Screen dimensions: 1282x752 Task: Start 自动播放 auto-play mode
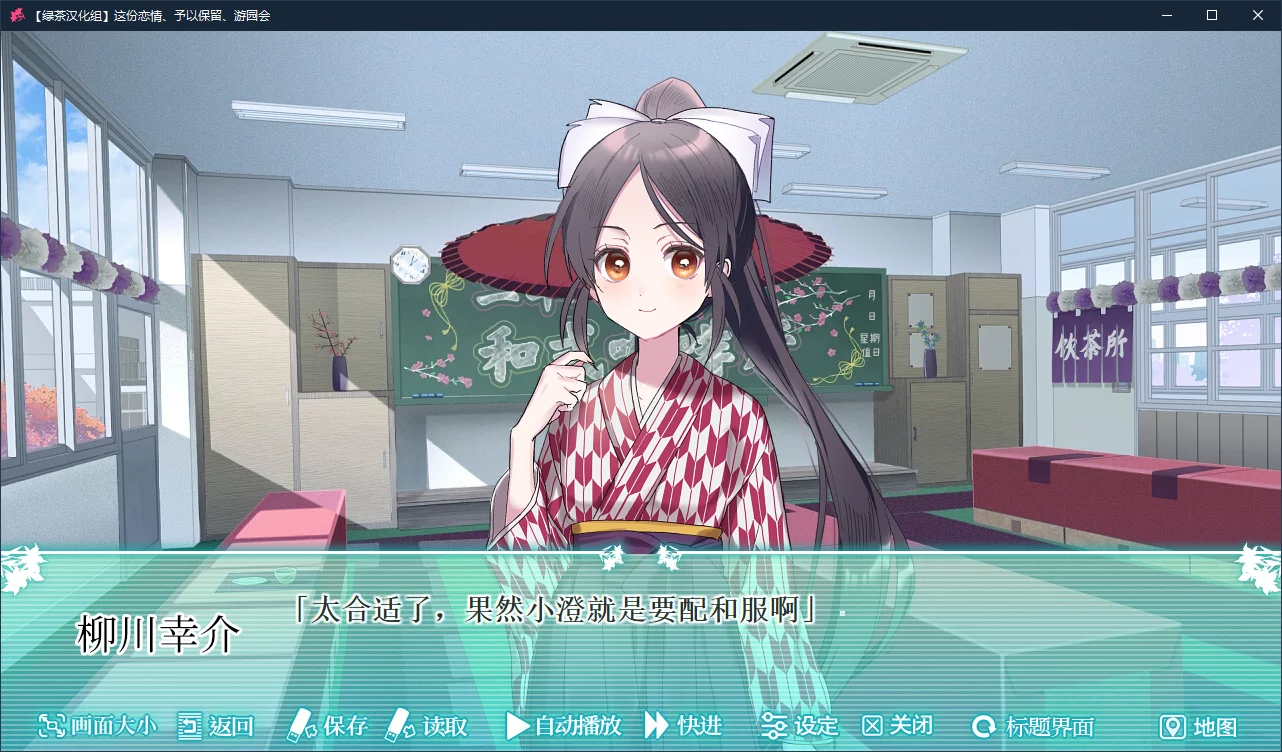click(x=564, y=726)
